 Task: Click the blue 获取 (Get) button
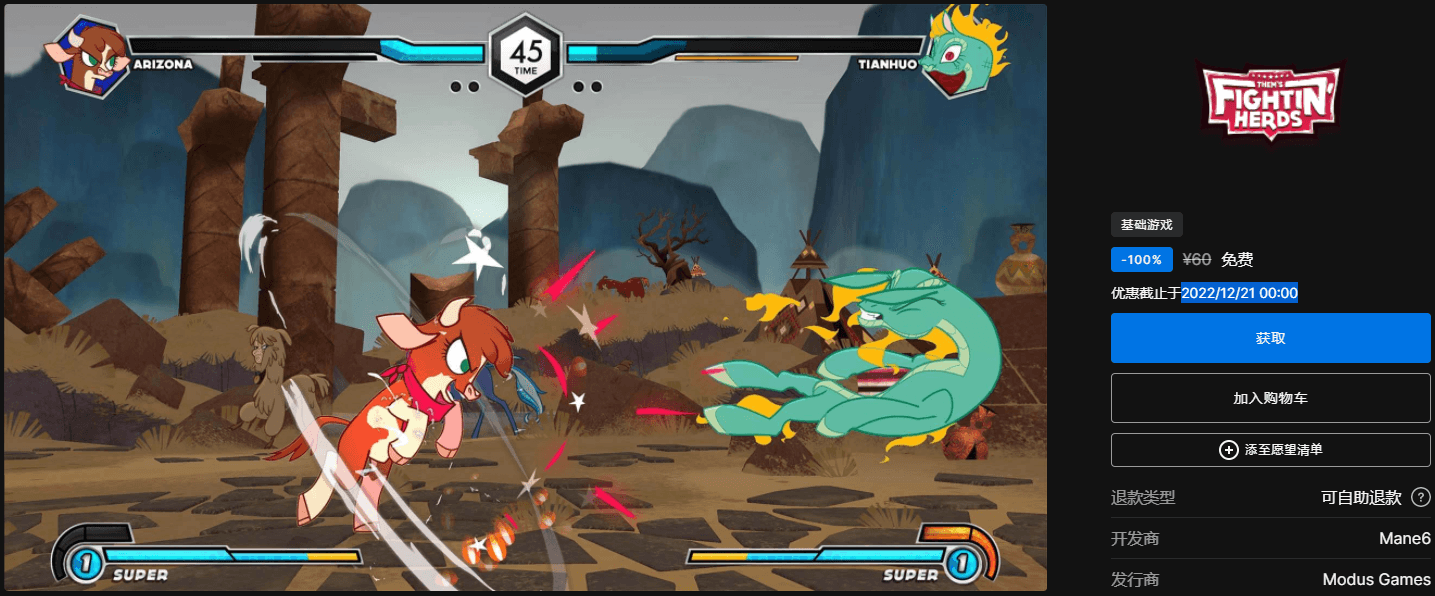(1270, 338)
